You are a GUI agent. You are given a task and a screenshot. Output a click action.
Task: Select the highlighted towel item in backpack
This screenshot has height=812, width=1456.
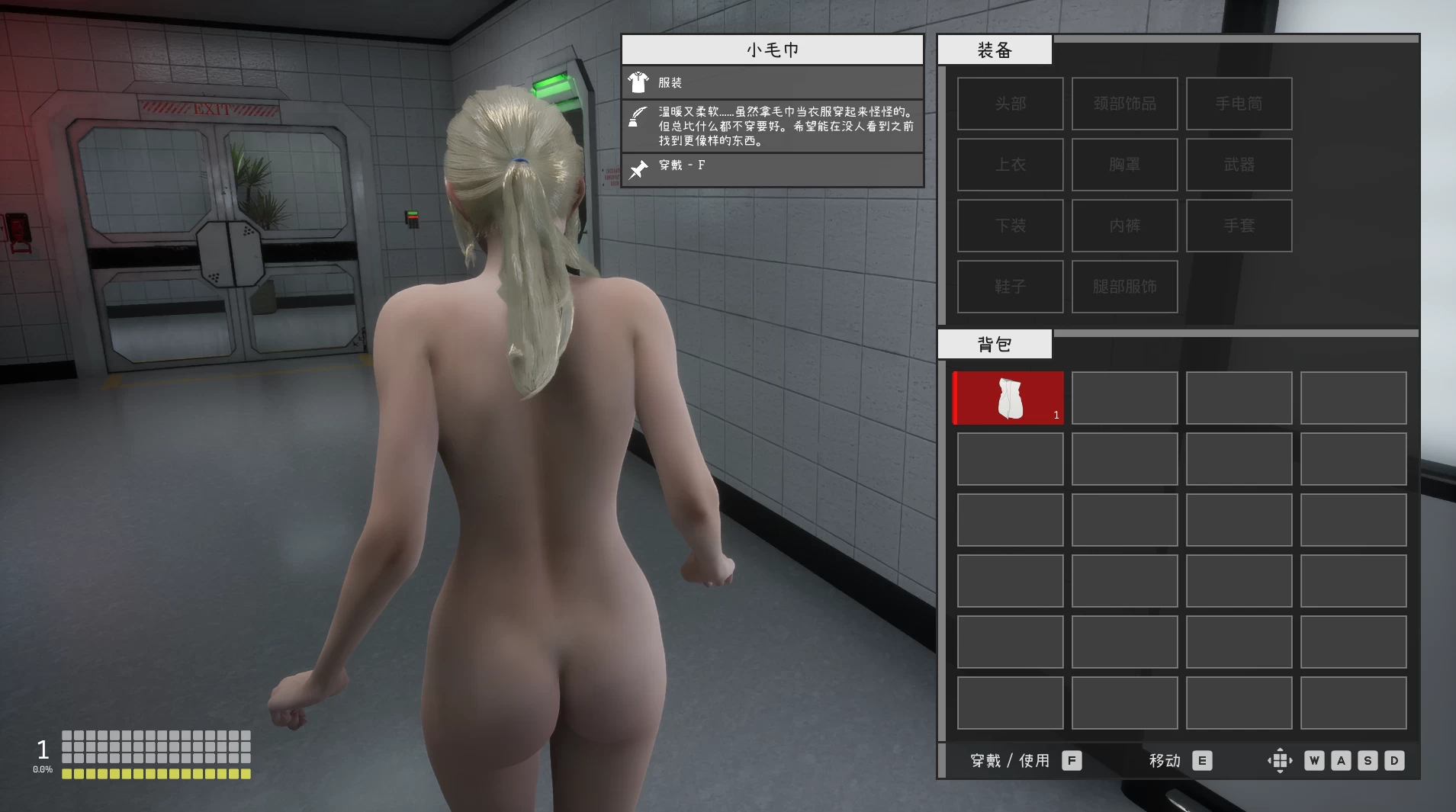pos(1008,397)
